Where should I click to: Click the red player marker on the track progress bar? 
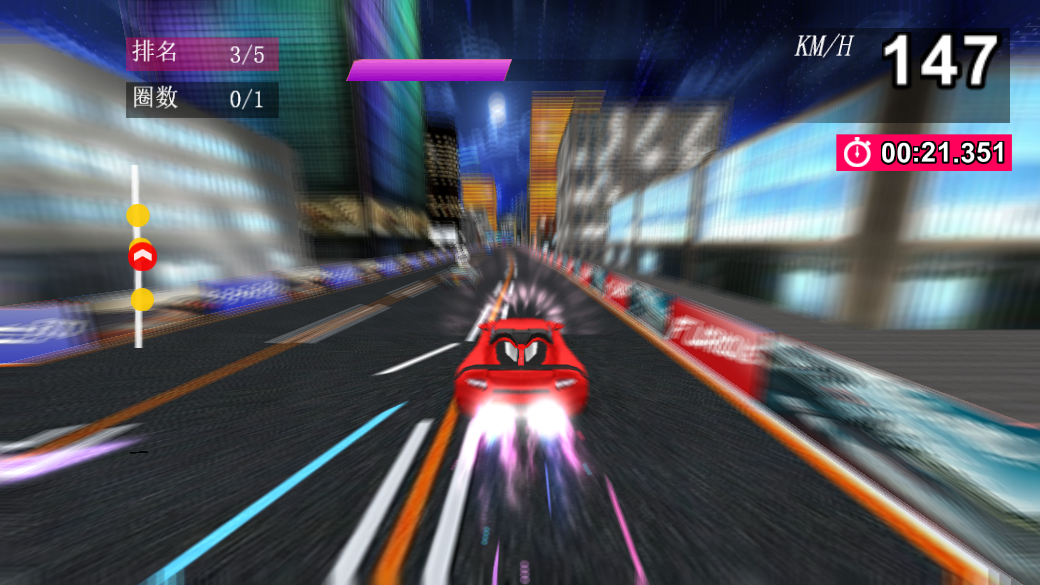click(x=143, y=257)
